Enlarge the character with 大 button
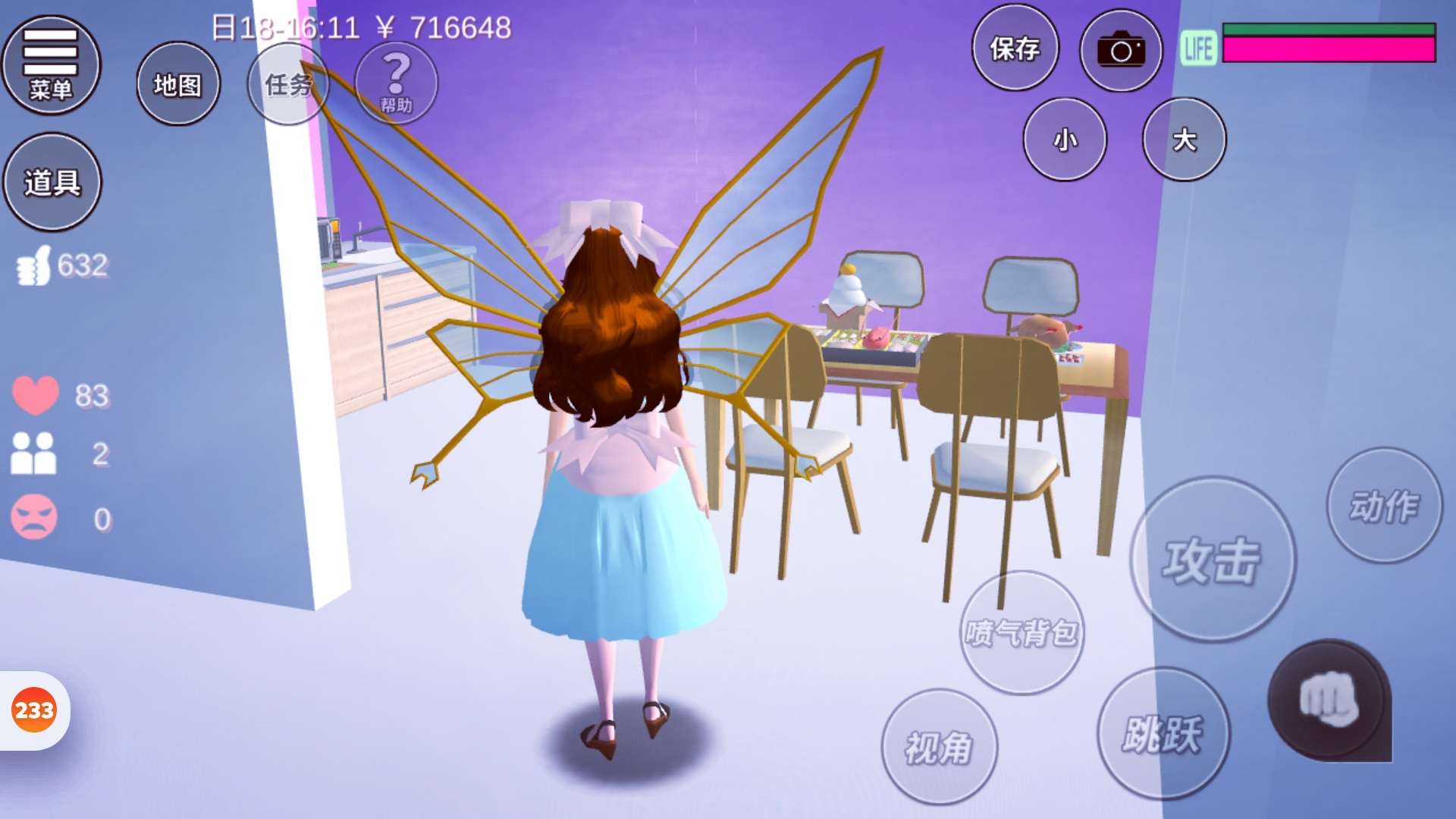 click(x=1184, y=140)
